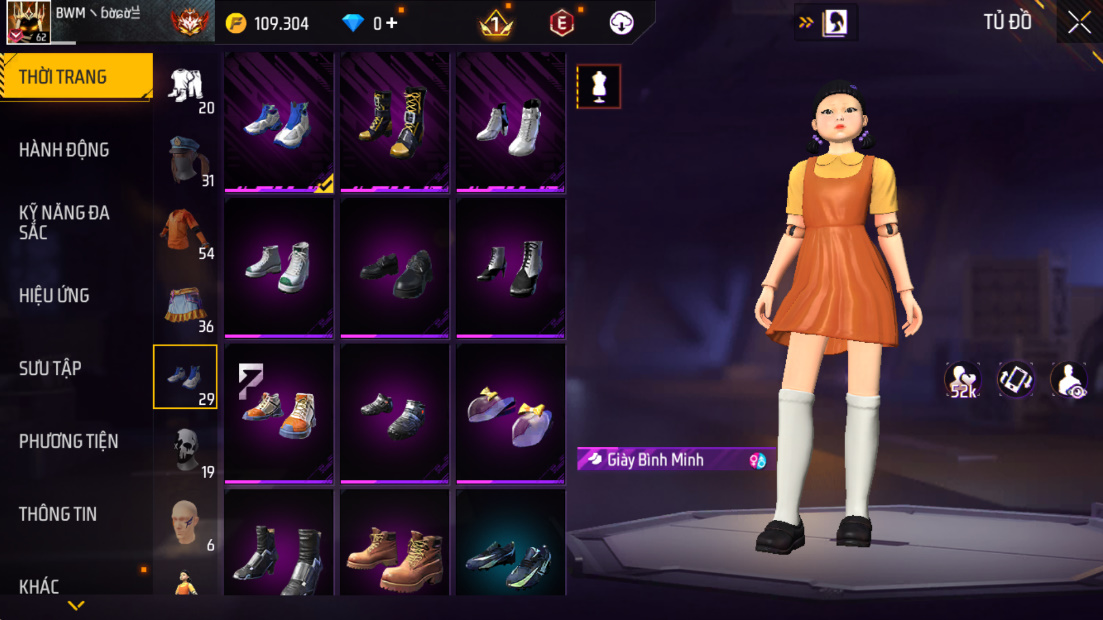Close the wardrobe with the X button
The image size is (1103, 620).
pyautogui.click(x=1079, y=23)
